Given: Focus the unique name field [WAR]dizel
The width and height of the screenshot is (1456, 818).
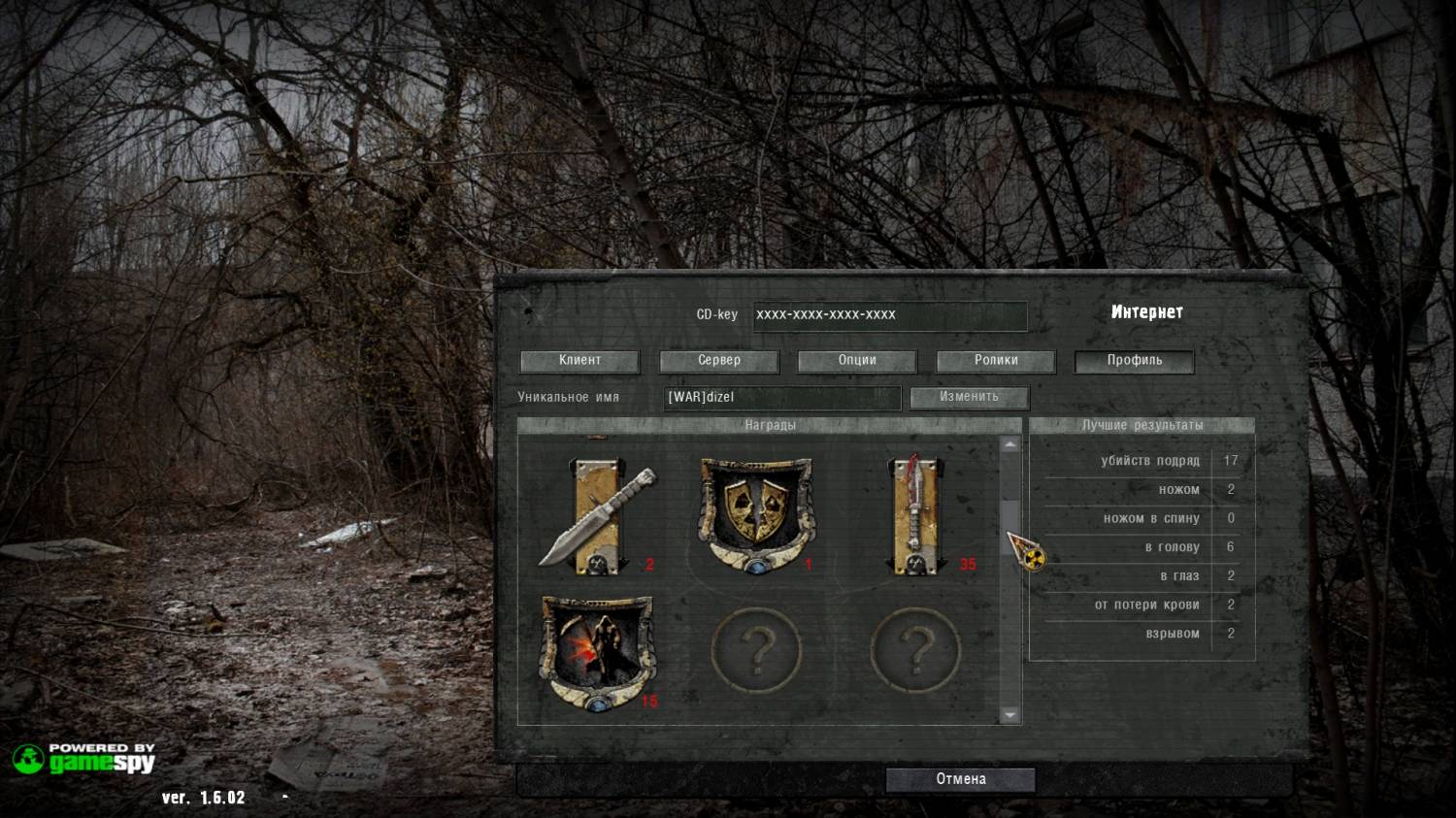Looking at the screenshot, I should pos(782,398).
